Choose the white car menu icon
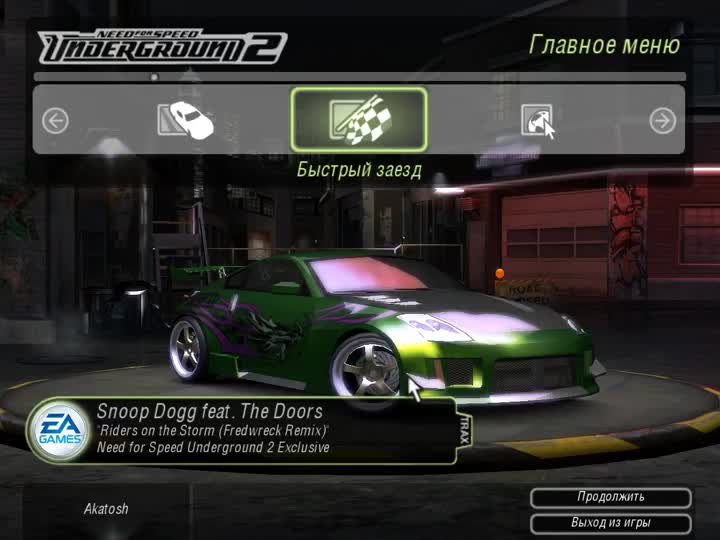 (x=186, y=120)
